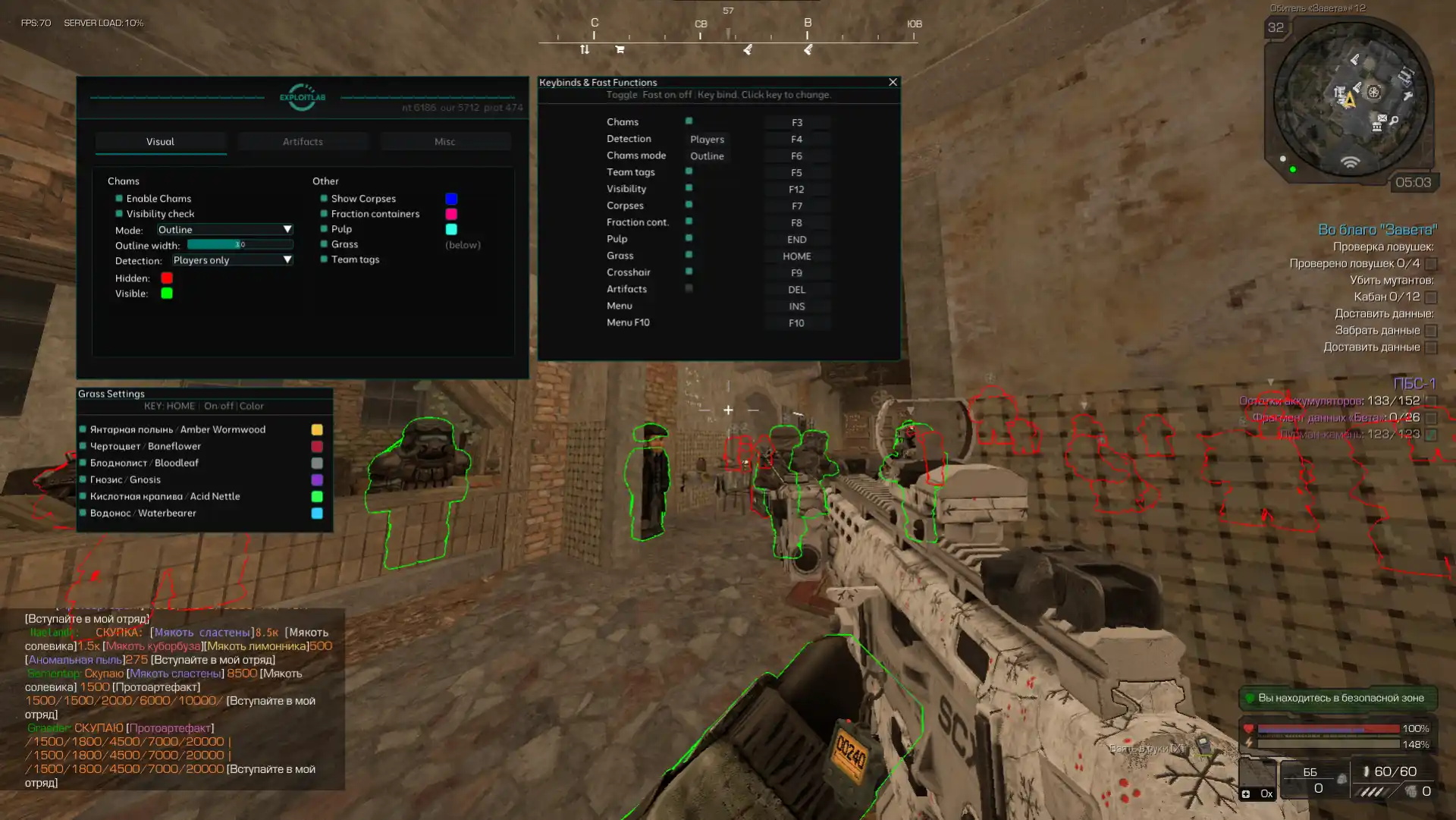The height and width of the screenshot is (820, 1456).
Task: Select the Visual tab
Action: (160, 142)
